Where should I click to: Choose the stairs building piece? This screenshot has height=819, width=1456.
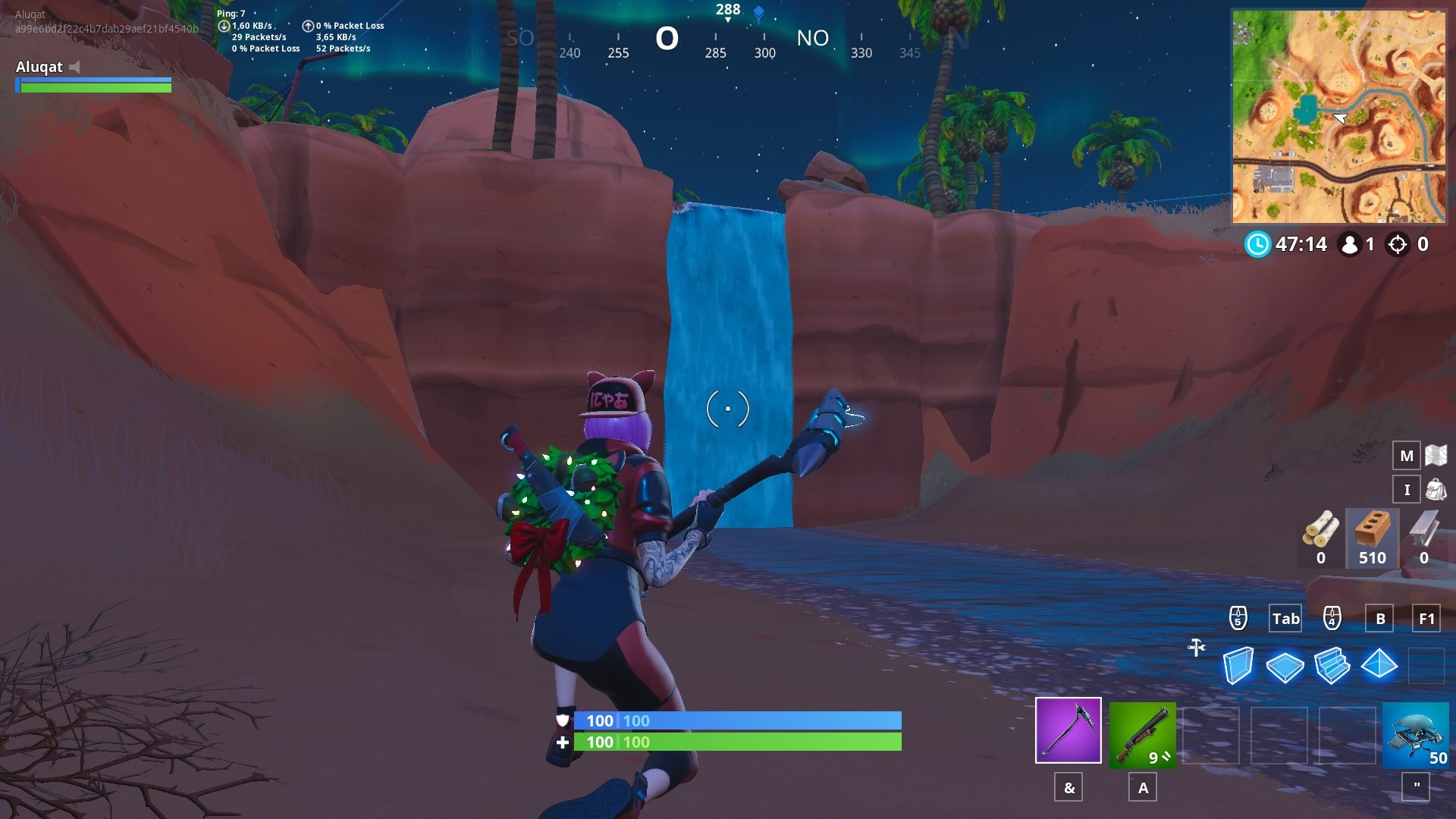click(x=1332, y=665)
